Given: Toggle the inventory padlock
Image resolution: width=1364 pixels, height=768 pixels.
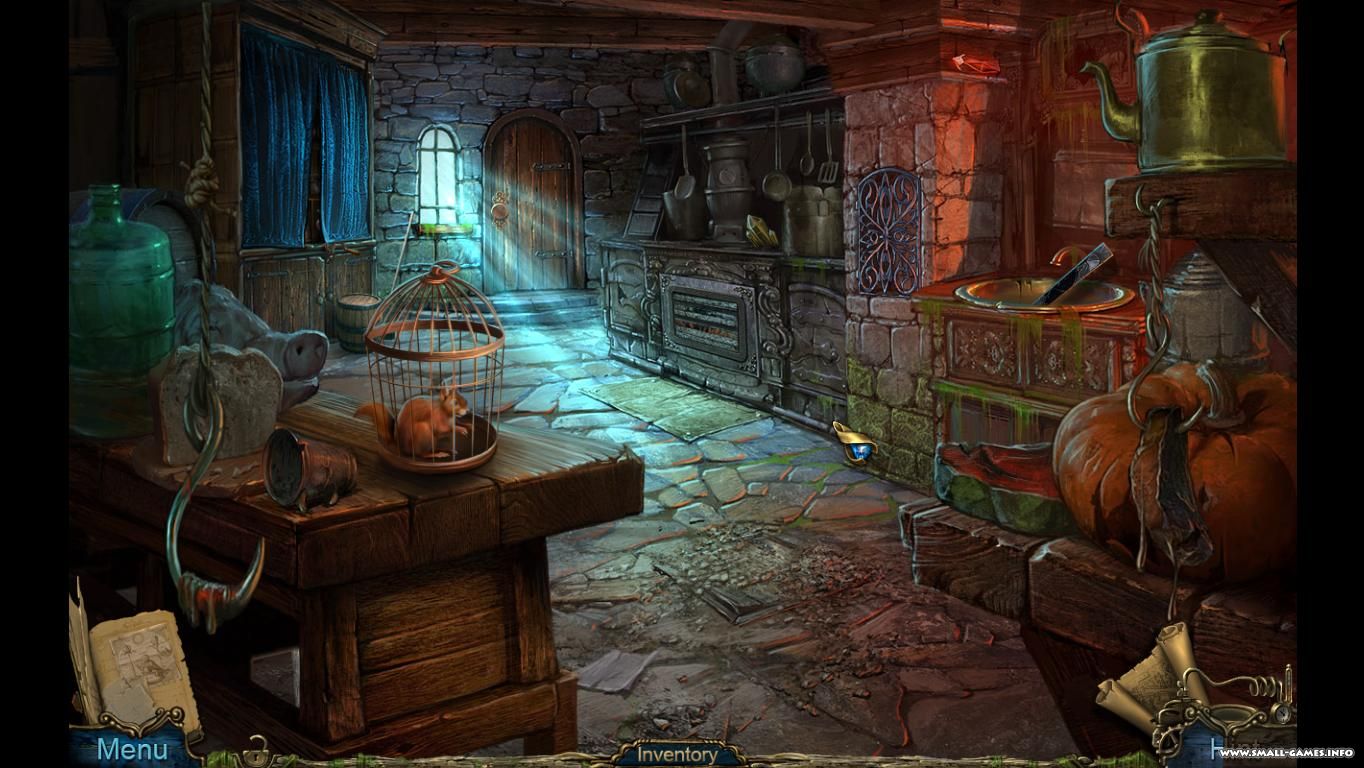Looking at the screenshot, I should (258, 752).
